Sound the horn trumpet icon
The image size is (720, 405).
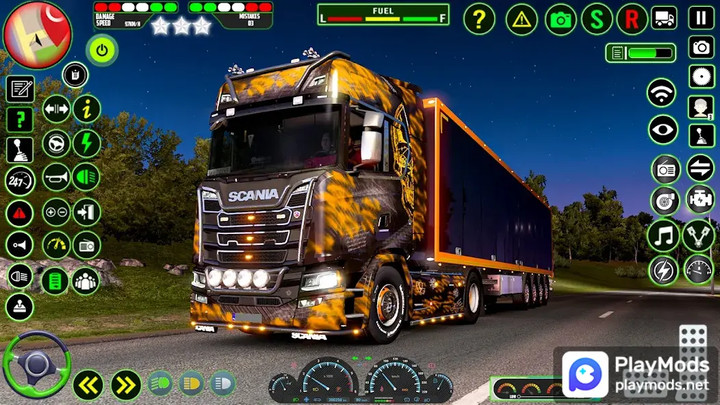click(x=56, y=177)
